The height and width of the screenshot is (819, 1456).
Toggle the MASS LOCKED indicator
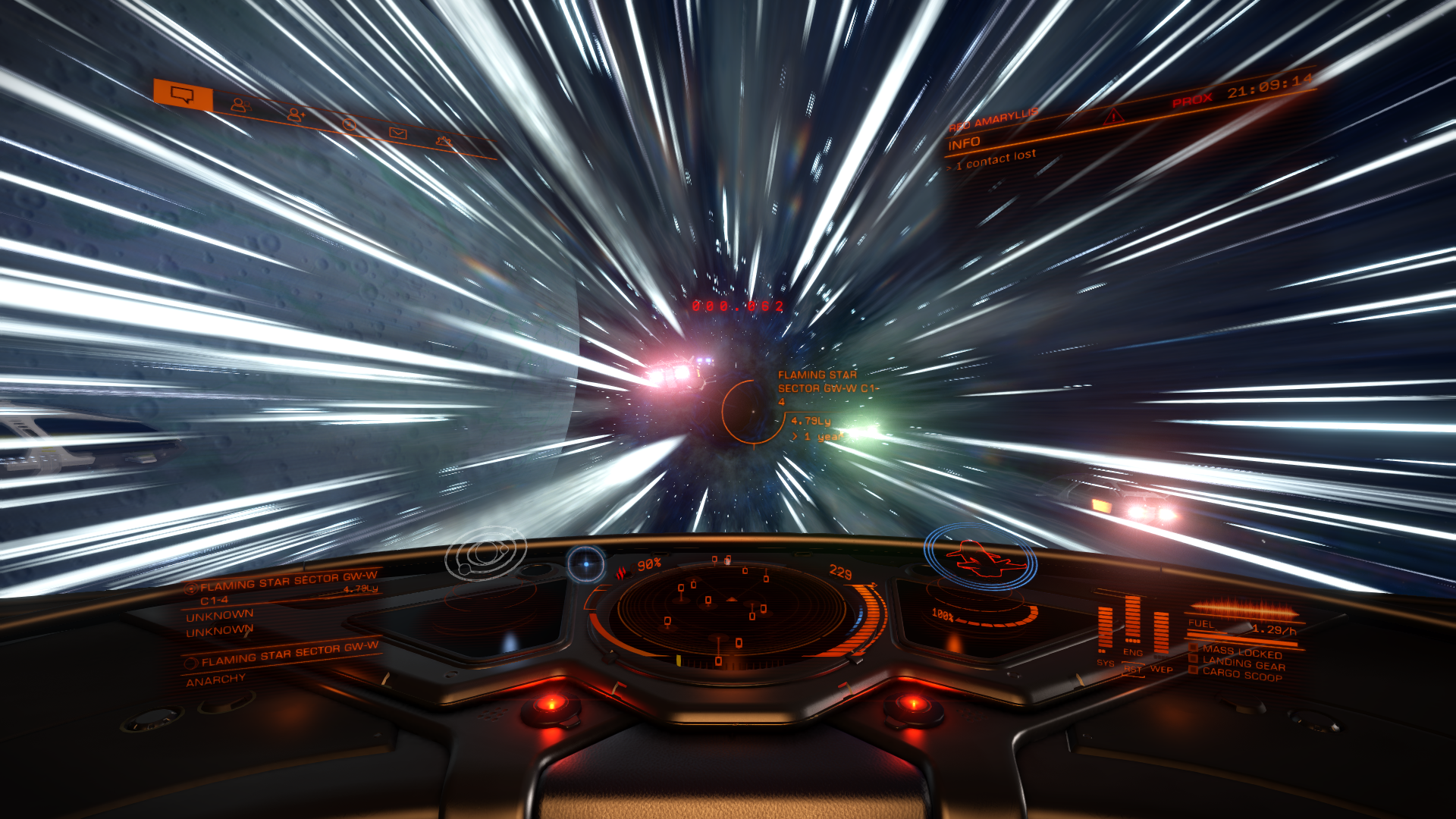click(1236, 650)
